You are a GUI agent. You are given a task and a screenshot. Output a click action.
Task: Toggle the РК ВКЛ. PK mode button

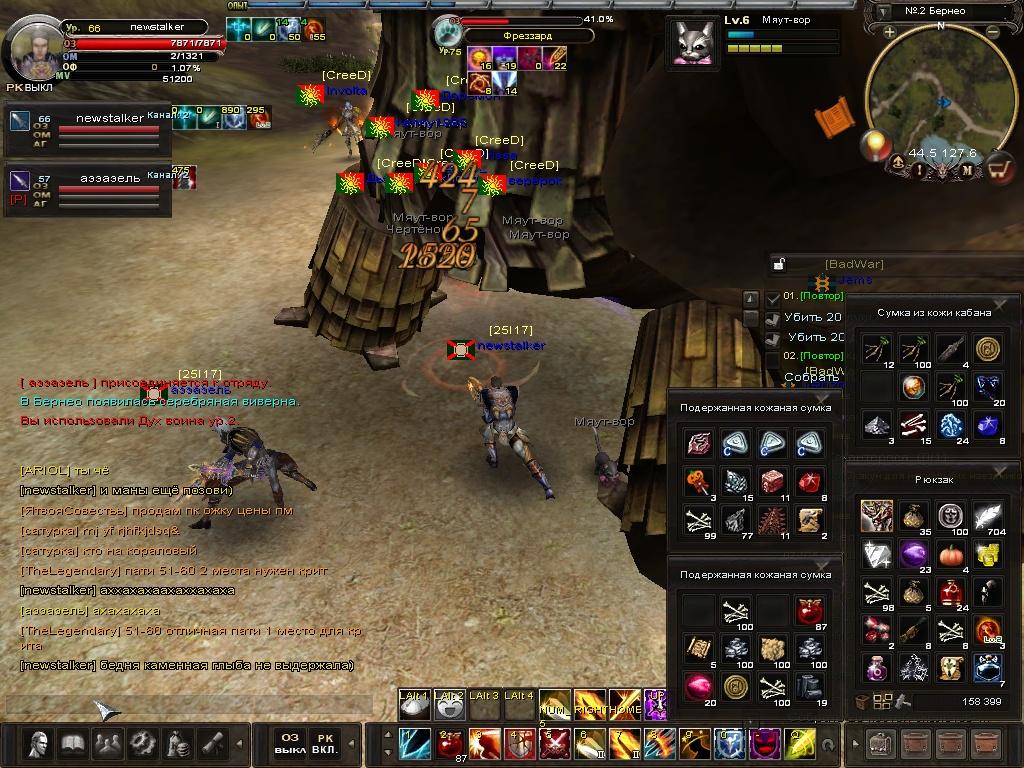(326, 742)
